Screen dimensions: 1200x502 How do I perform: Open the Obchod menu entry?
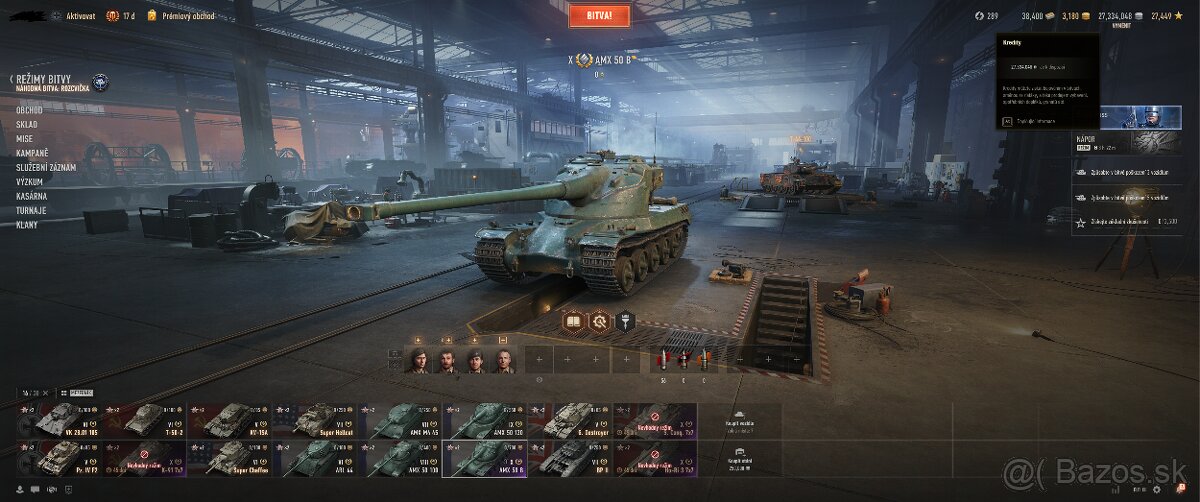(29, 109)
